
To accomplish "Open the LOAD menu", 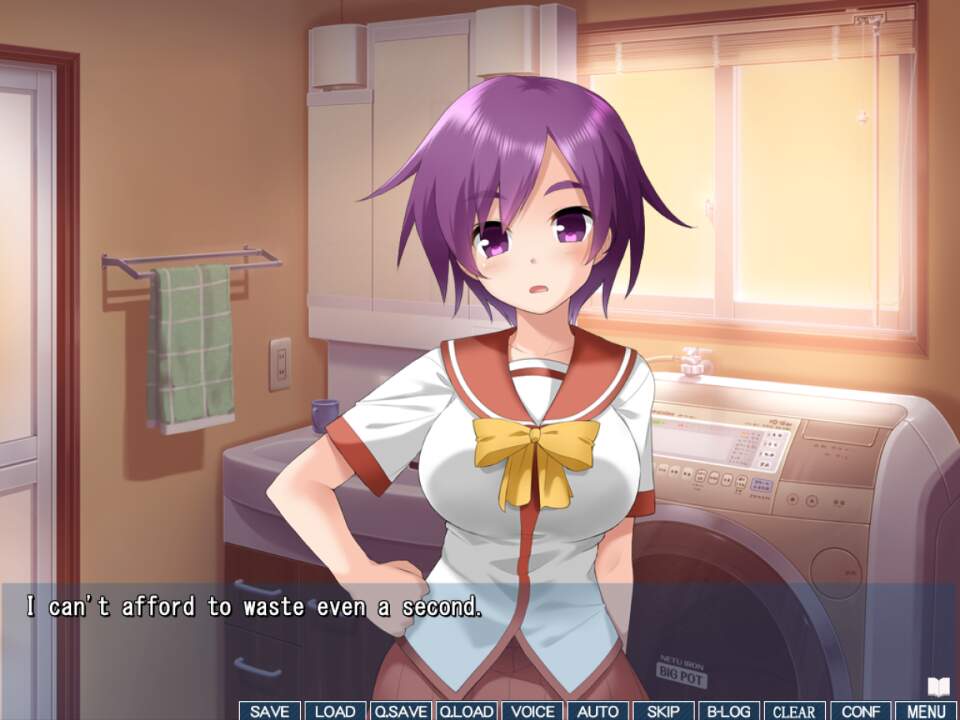I will (x=335, y=711).
